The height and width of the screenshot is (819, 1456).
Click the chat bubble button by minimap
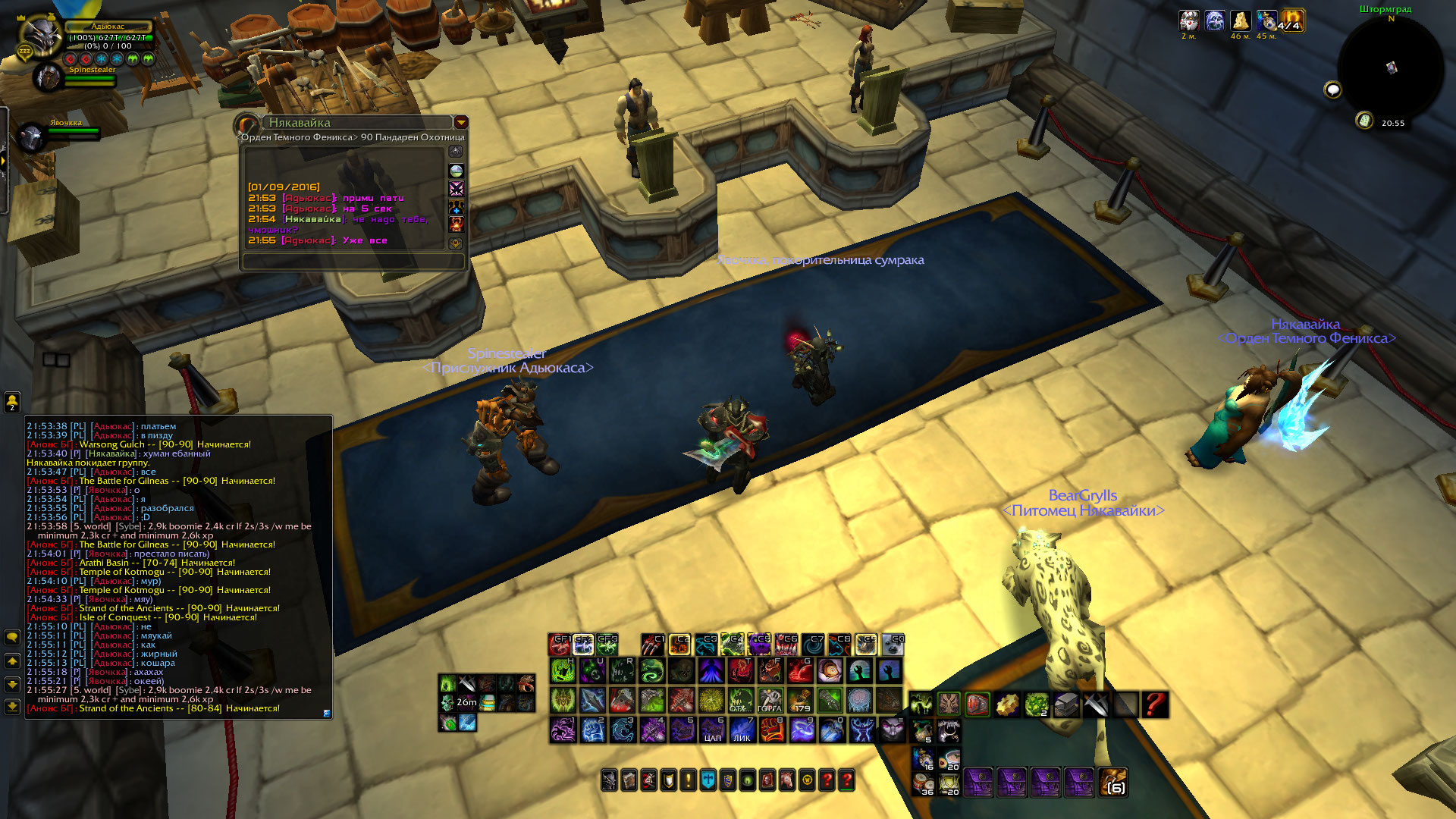coord(1332,91)
